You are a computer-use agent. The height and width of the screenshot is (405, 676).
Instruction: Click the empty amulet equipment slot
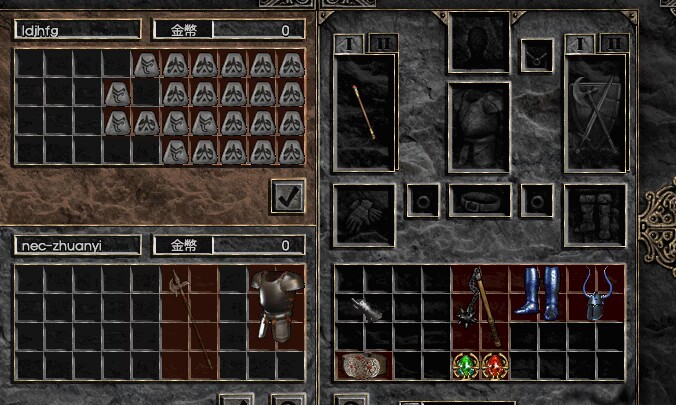537,54
